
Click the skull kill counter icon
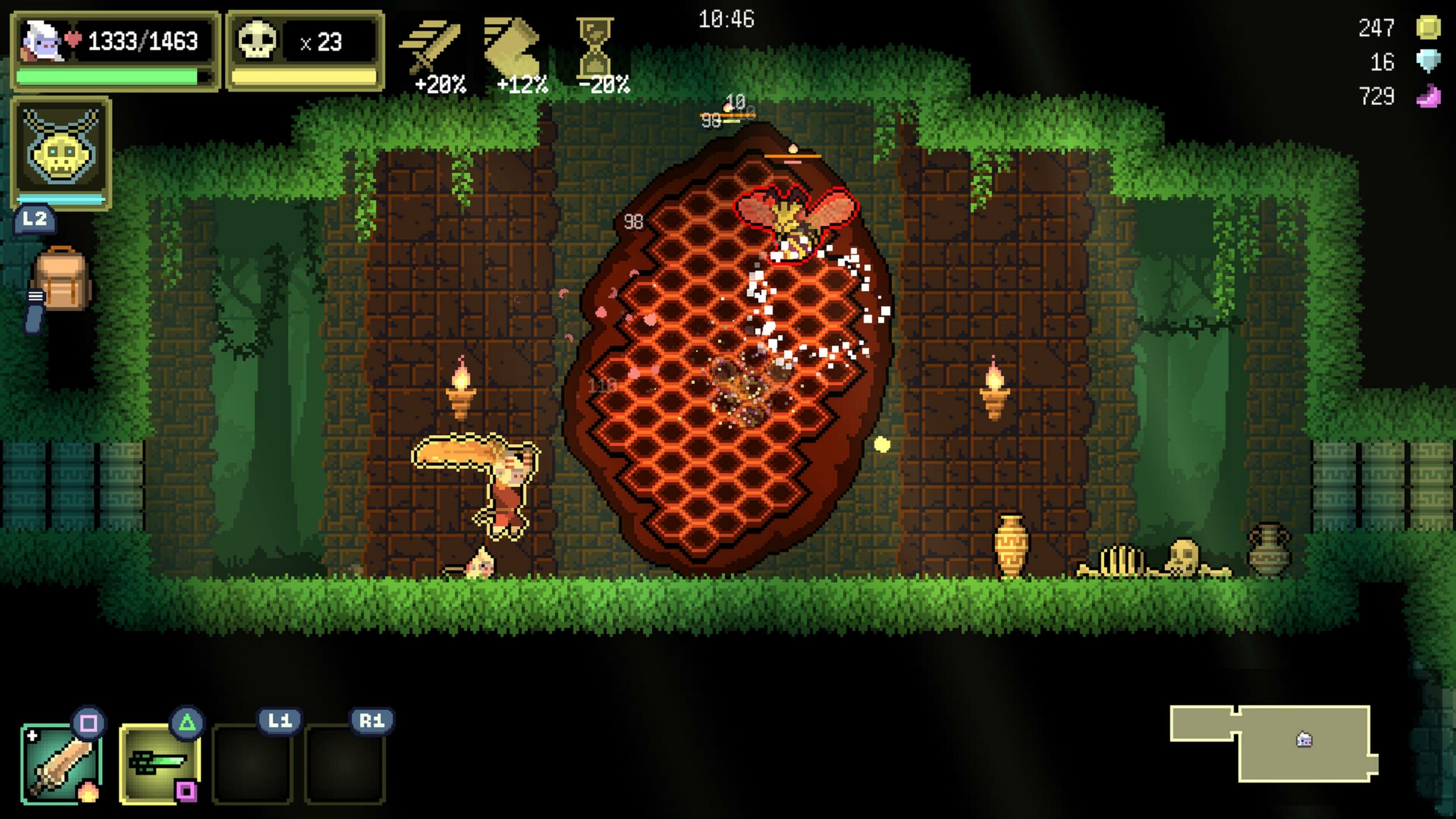(x=257, y=41)
